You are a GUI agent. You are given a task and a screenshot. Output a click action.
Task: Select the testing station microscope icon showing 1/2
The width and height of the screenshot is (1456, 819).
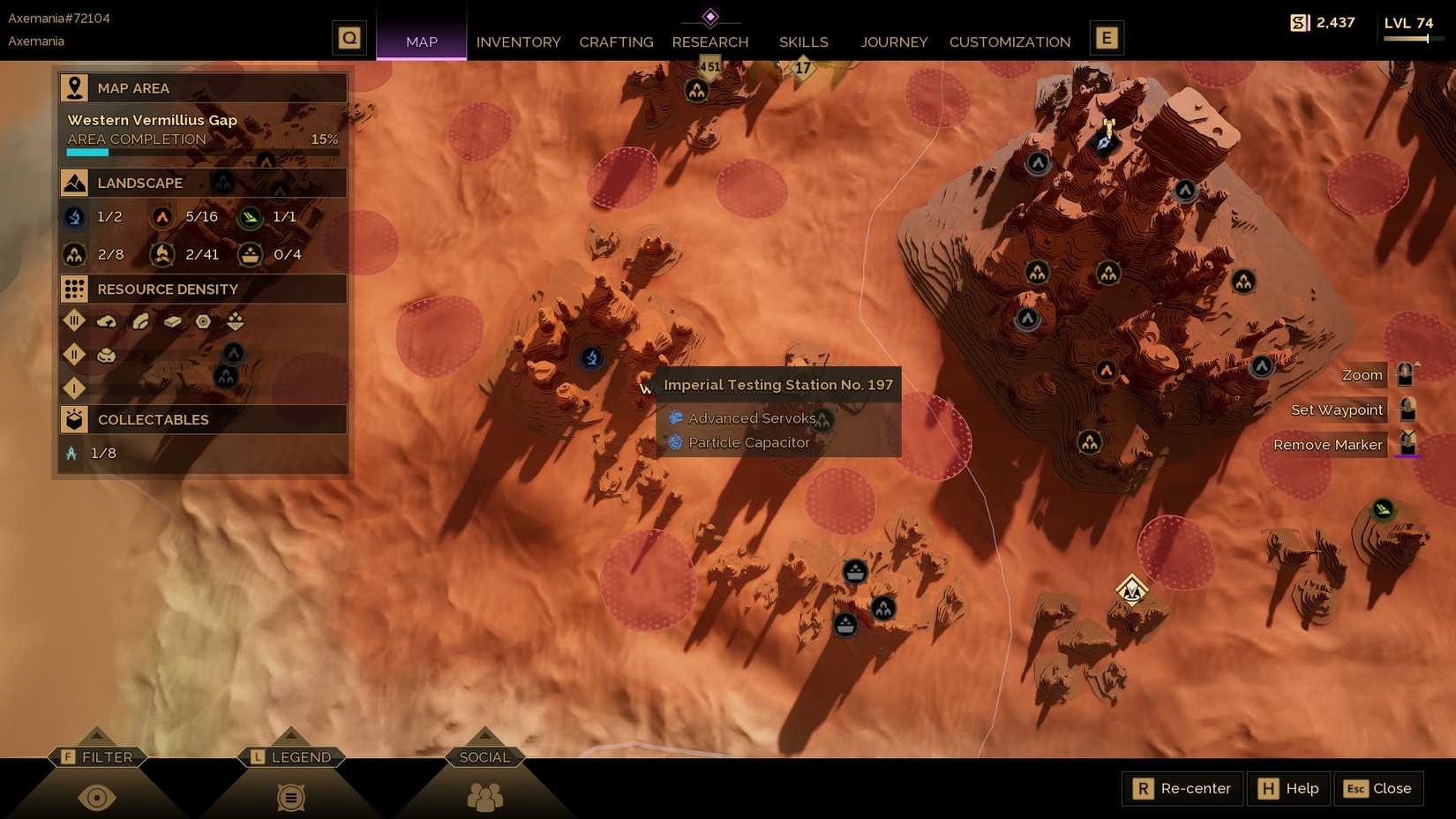74,217
